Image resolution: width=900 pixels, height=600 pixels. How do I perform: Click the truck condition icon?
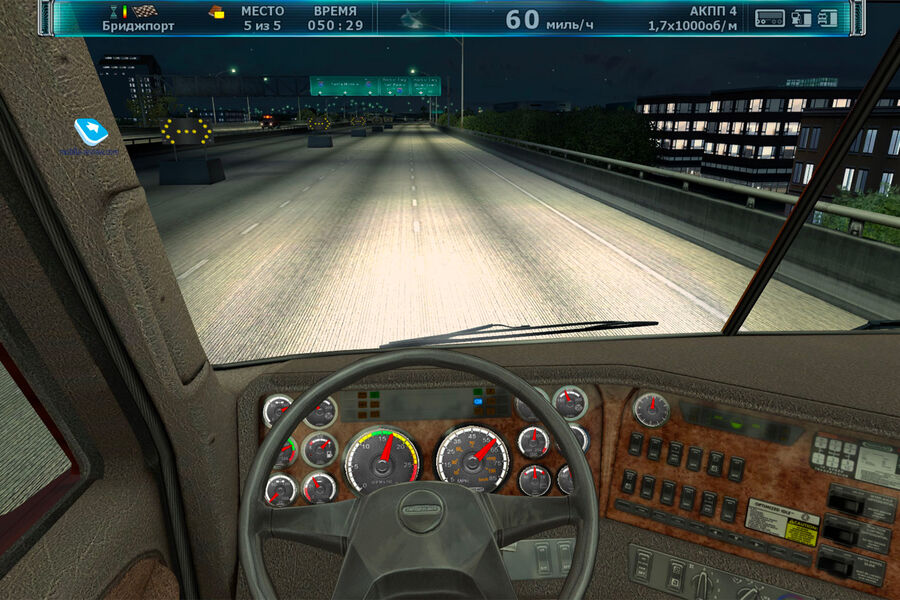click(x=826, y=17)
